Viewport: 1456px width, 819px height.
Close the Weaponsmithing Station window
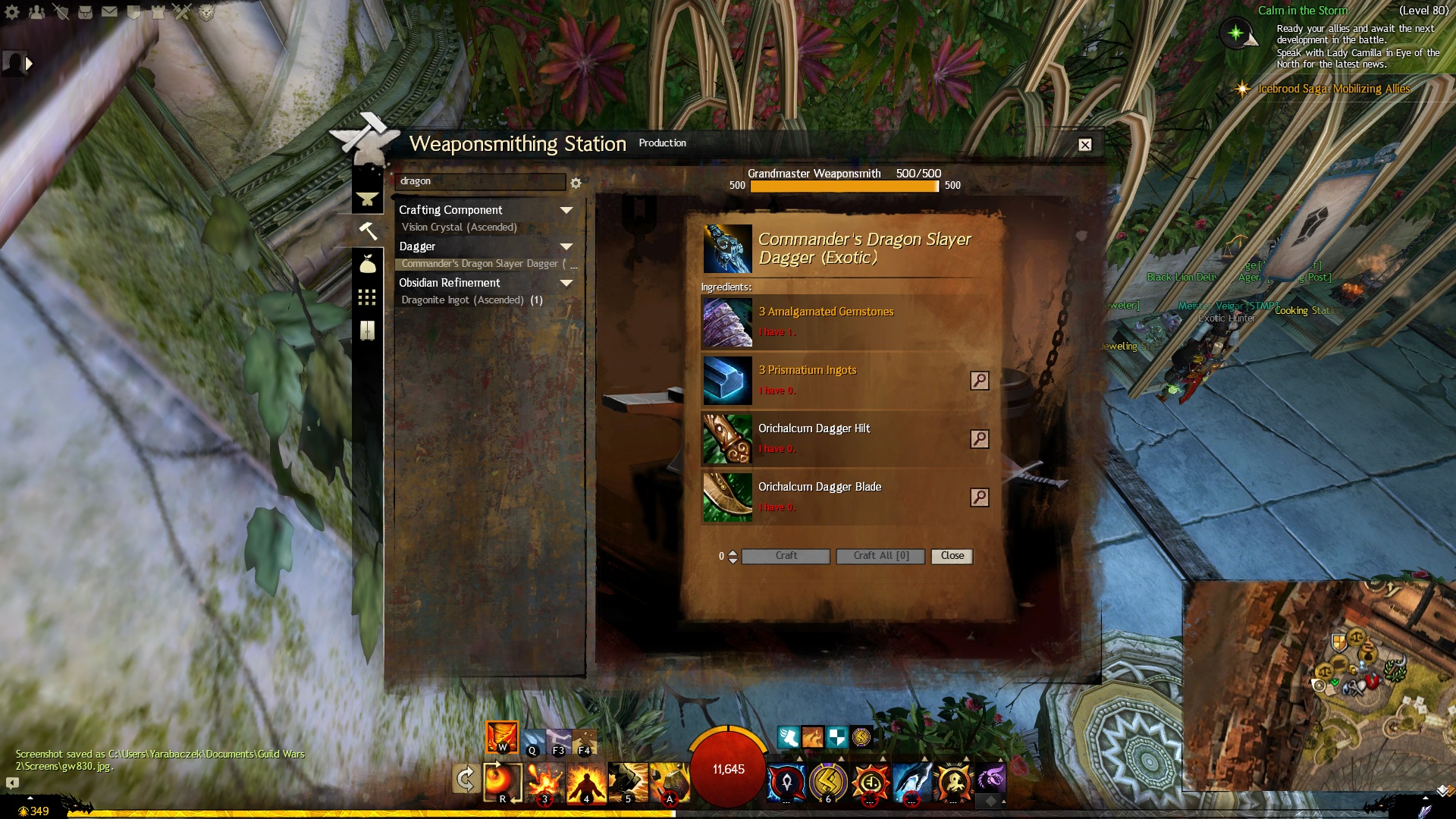[x=1085, y=145]
